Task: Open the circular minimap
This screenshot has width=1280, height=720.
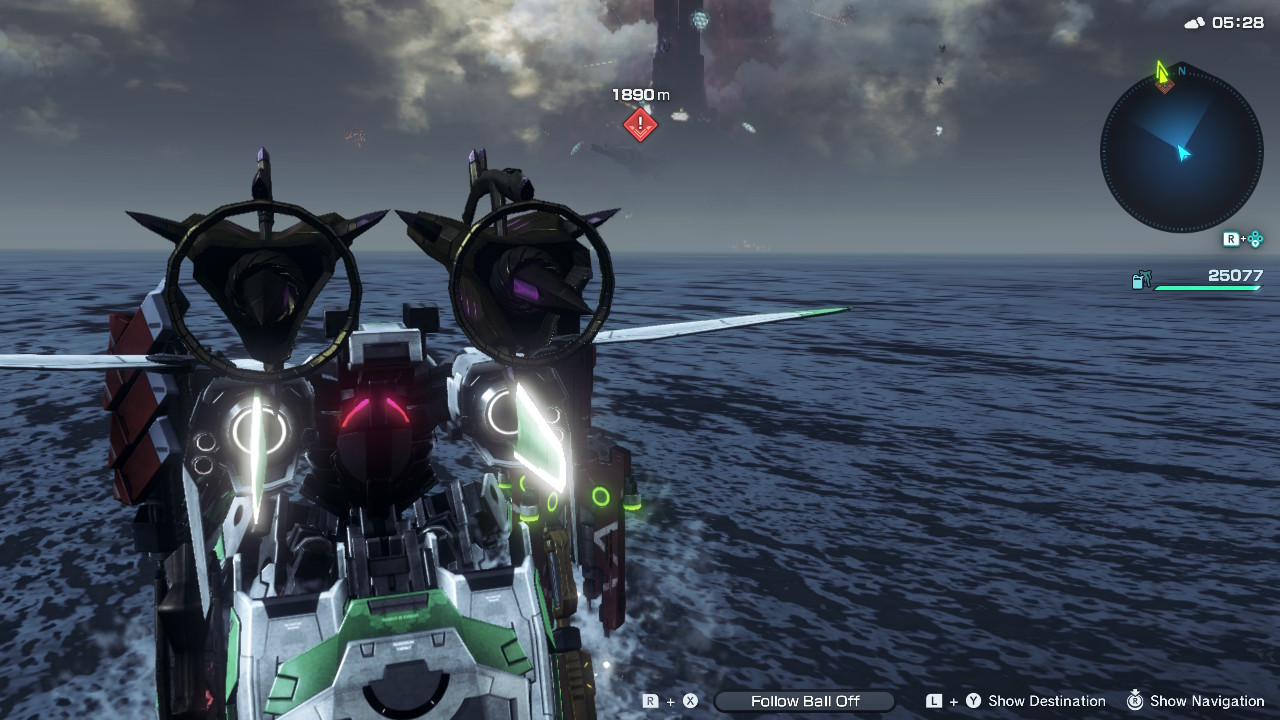Action: (1181, 152)
